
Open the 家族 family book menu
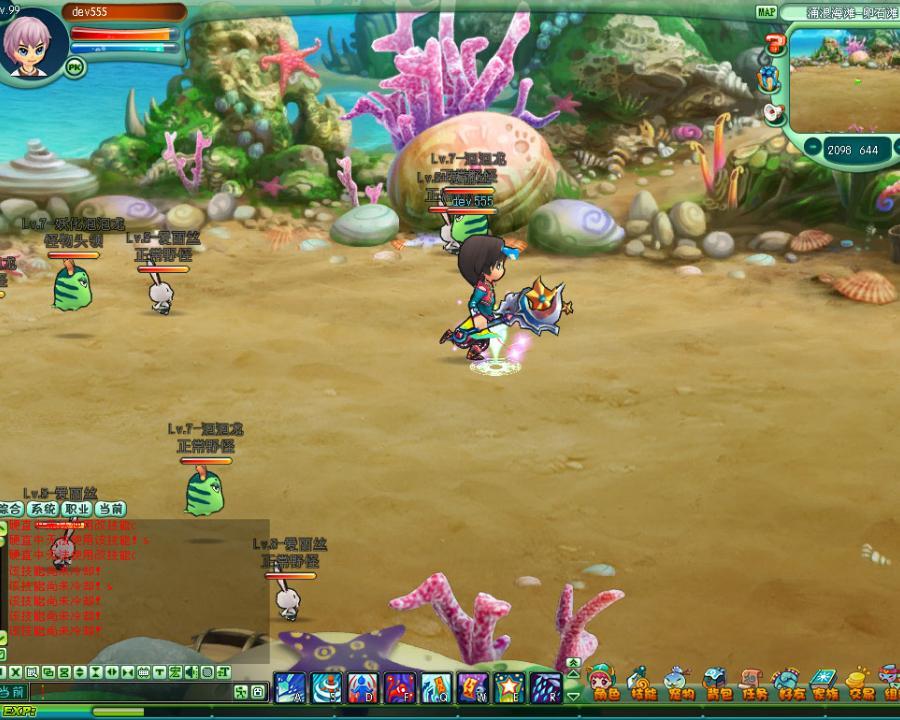[825, 685]
